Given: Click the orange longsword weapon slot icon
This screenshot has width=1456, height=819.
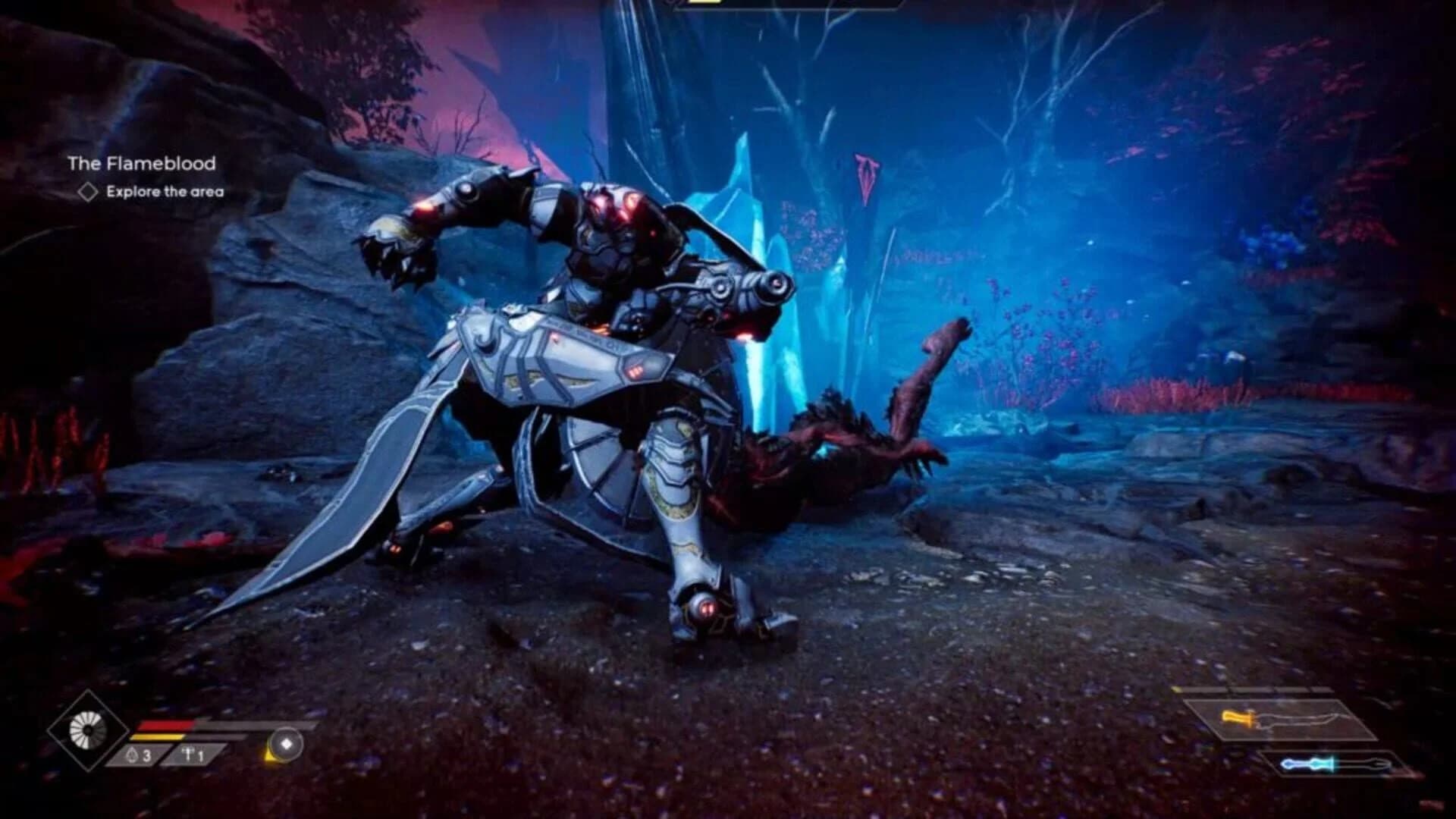Looking at the screenshot, I should tap(1238, 718).
